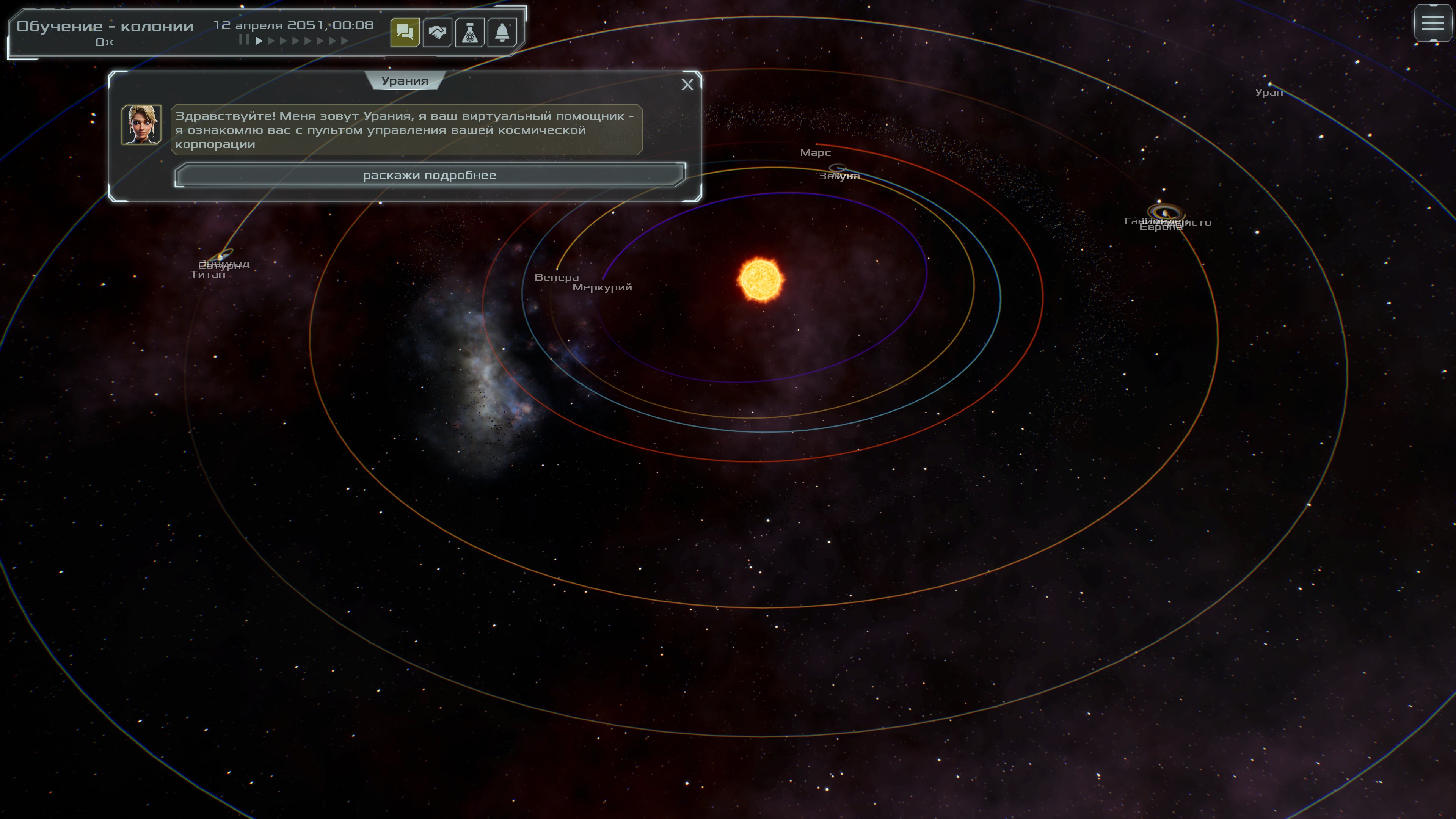Screen dimensions: 1456x819
Task: Close the Урания dialogue window
Action: click(687, 85)
